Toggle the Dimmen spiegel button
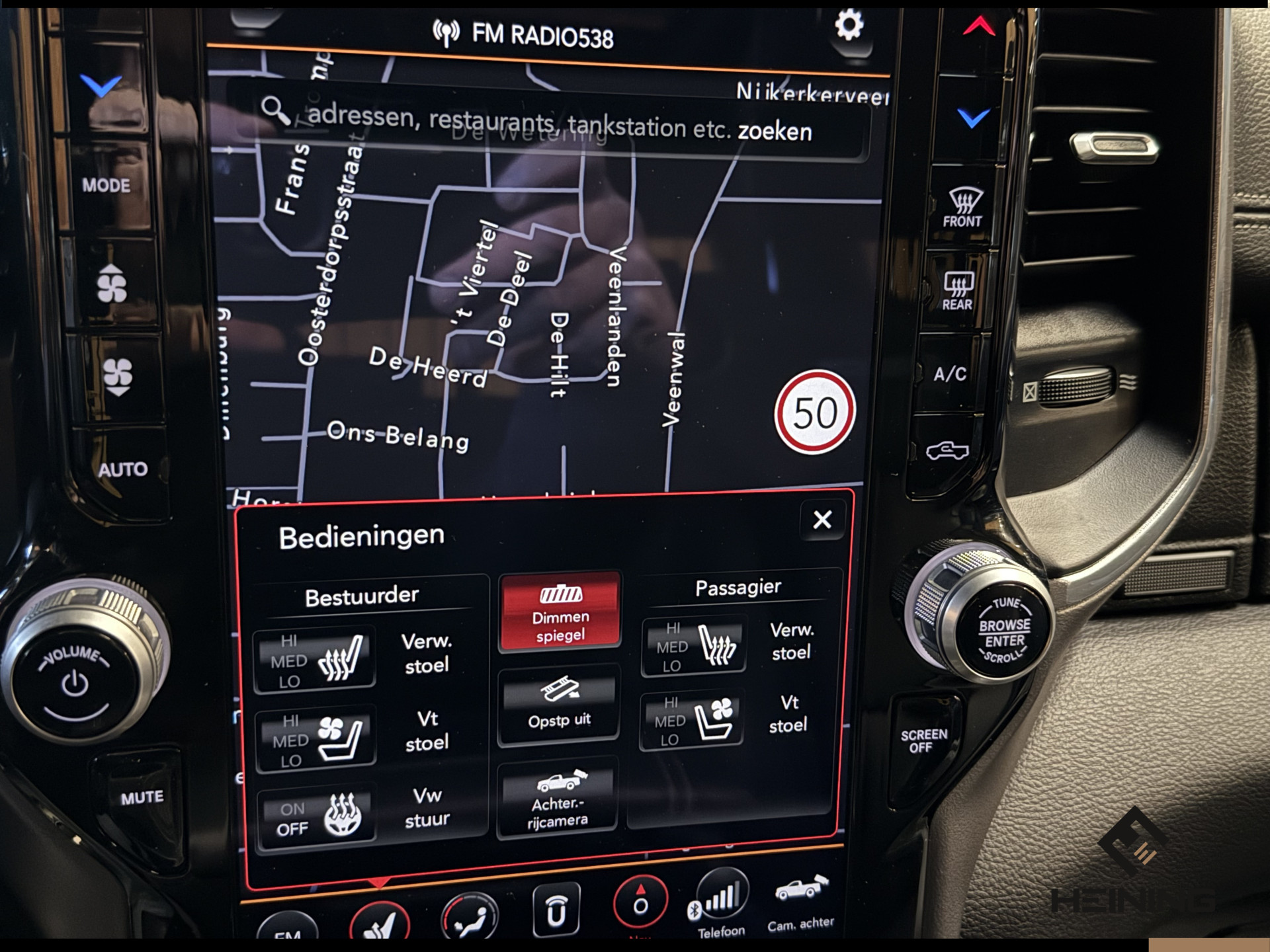Screen dimensions: 1270x952 click(560, 612)
